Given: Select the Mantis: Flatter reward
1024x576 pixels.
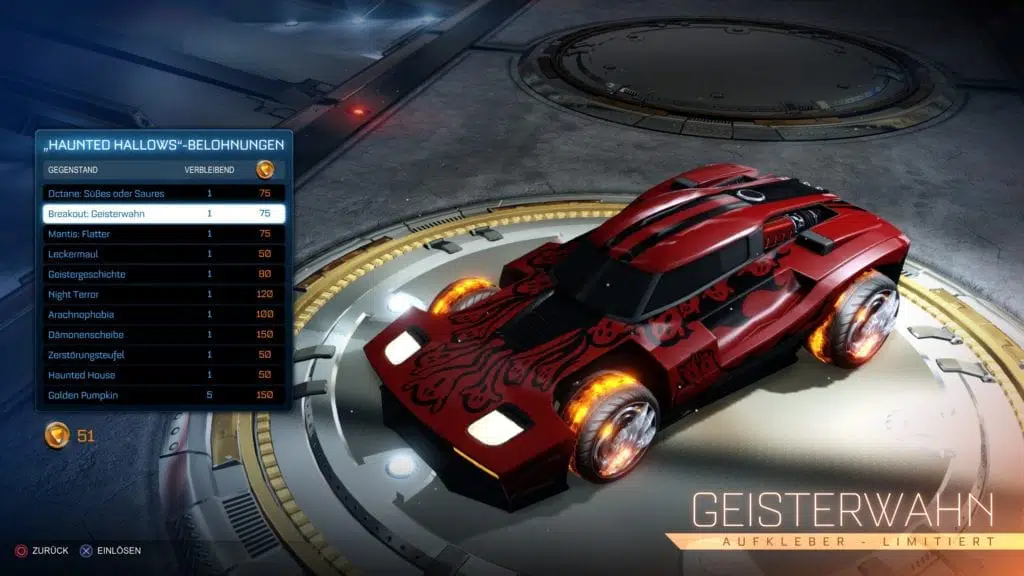Looking at the screenshot, I should tap(164, 233).
